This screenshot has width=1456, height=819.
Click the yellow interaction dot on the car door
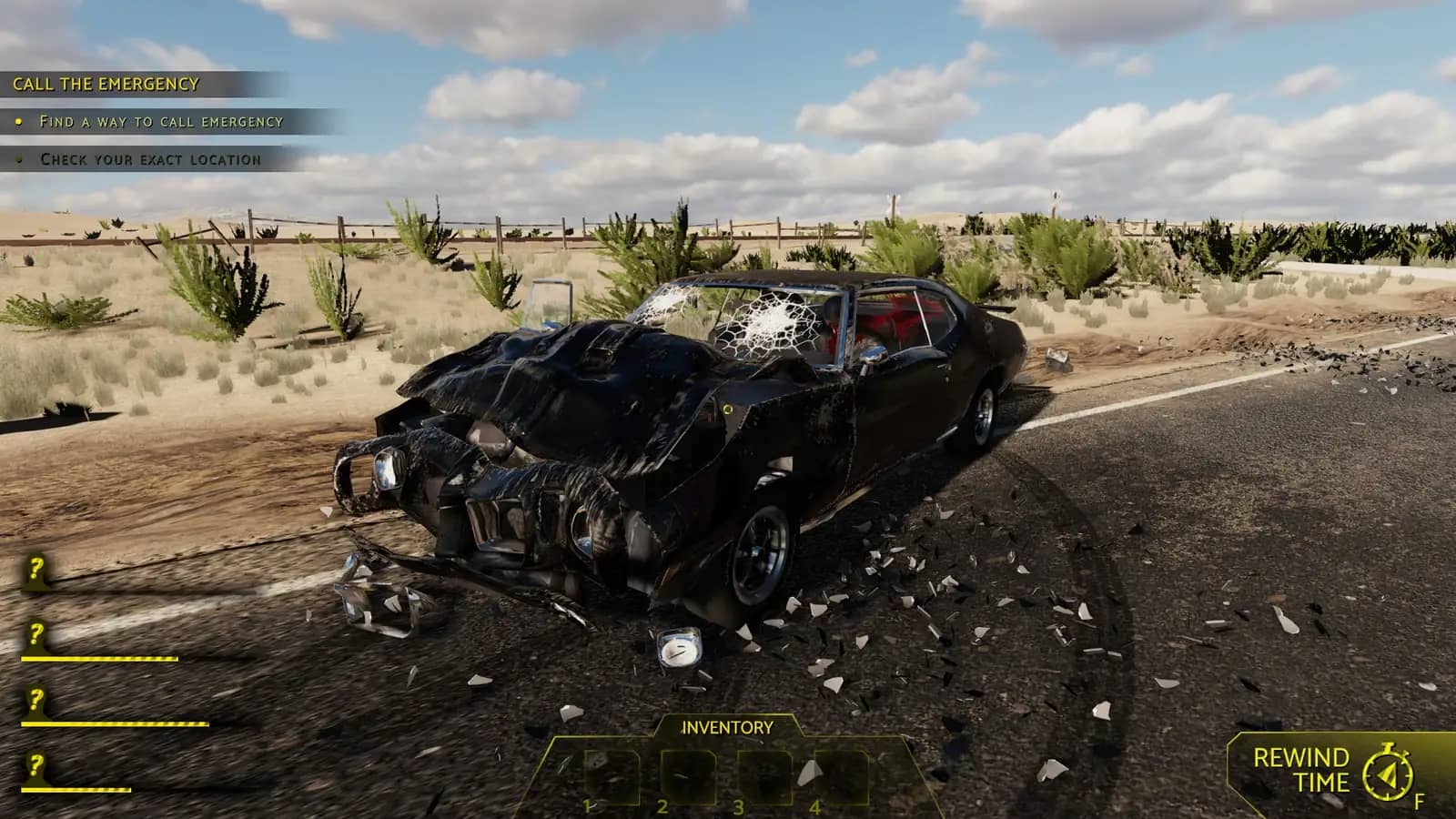pos(727,410)
